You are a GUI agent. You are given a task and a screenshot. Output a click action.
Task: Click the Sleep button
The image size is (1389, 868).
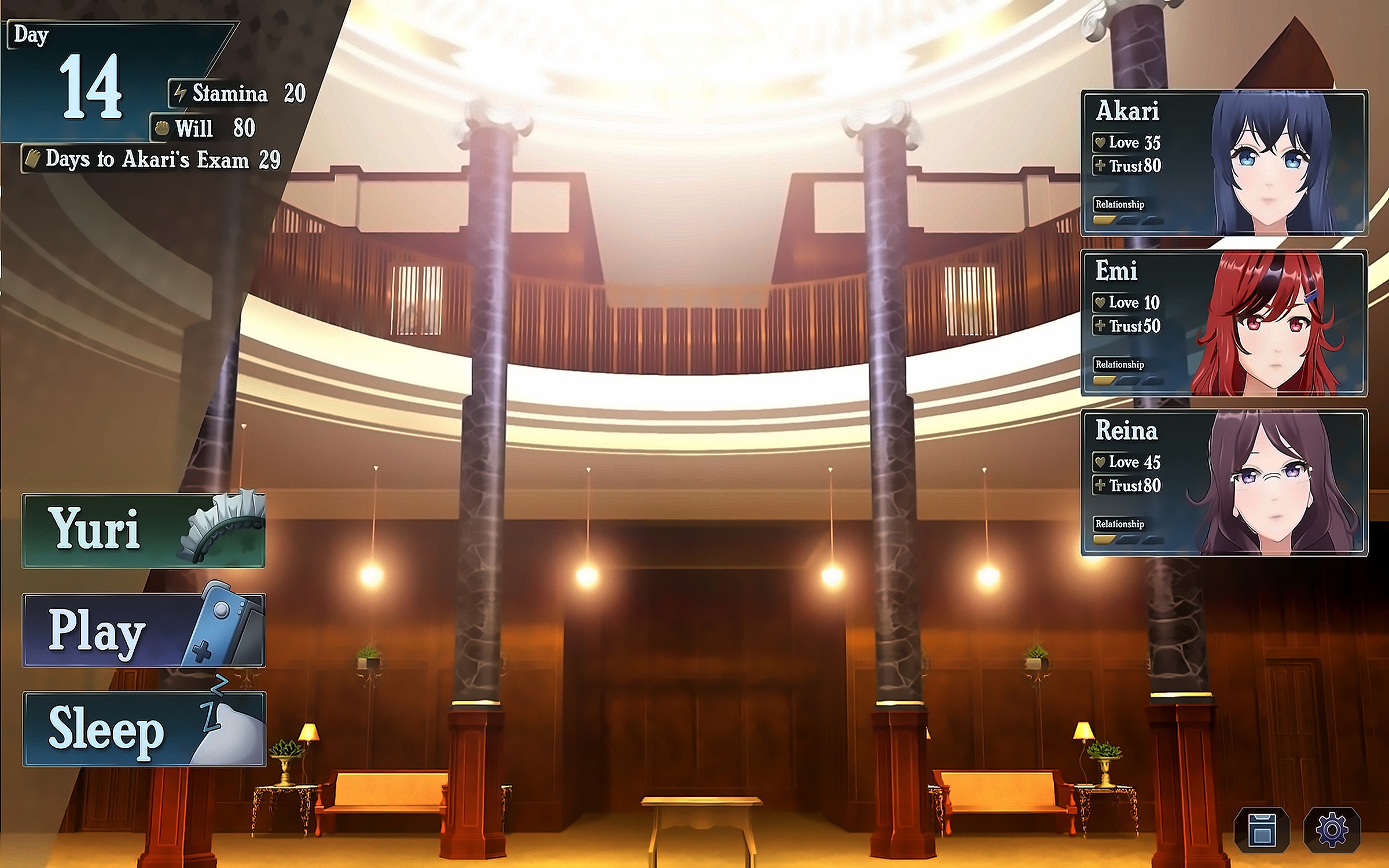(144, 729)
